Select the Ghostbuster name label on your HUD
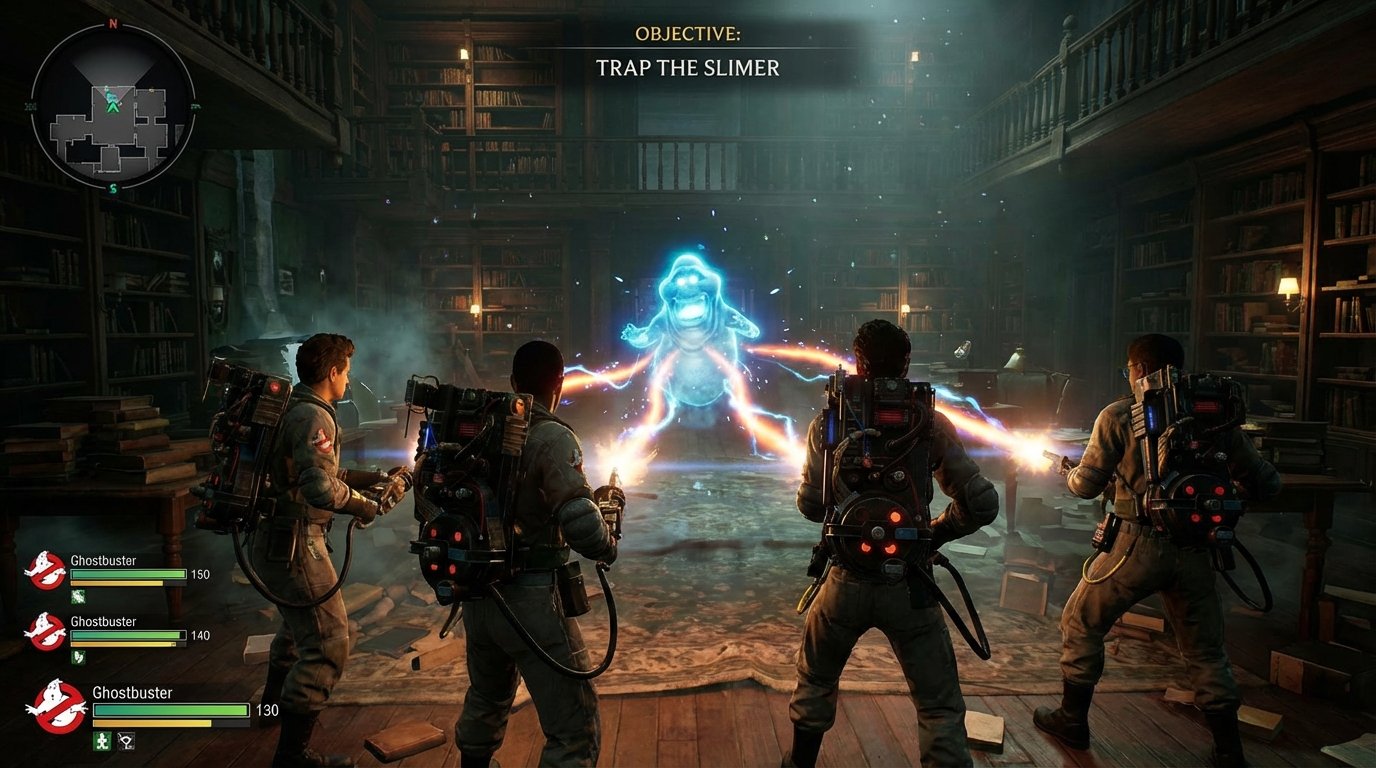 tap(133, 692)
